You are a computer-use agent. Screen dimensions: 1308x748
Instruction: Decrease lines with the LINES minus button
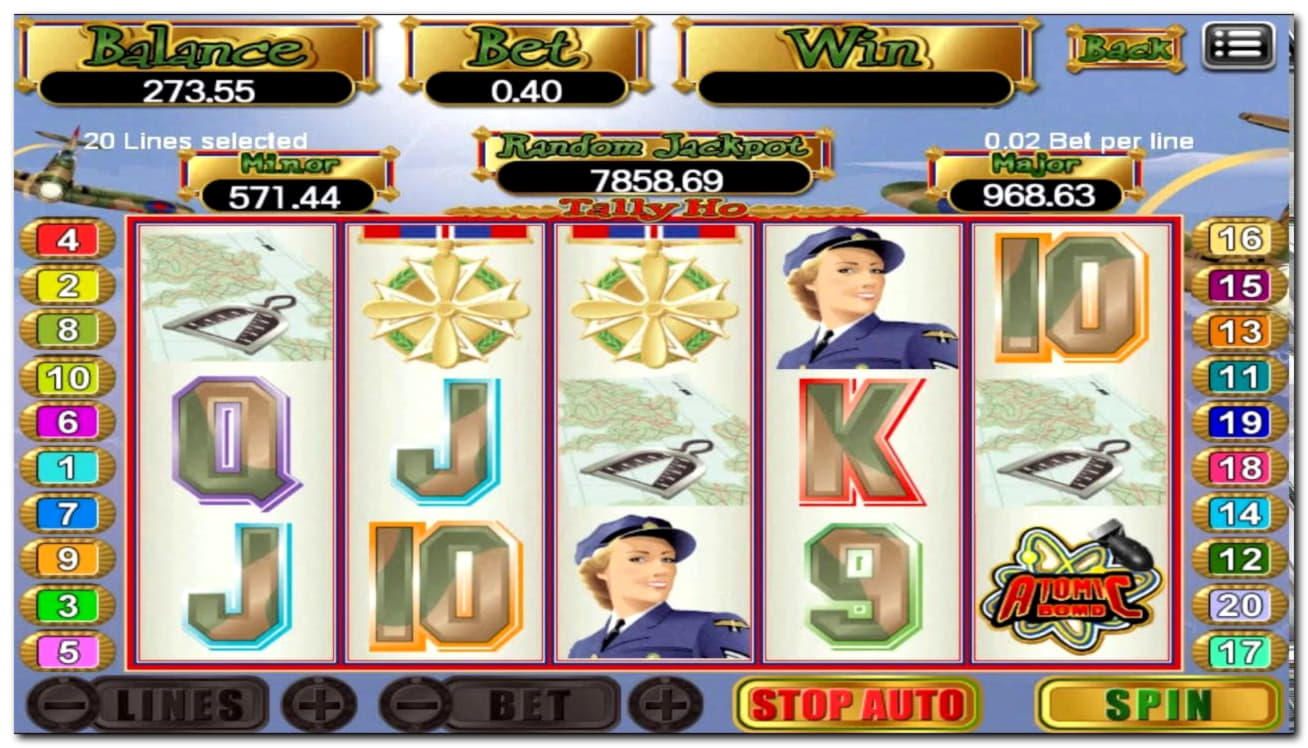[x=61, y=705]
